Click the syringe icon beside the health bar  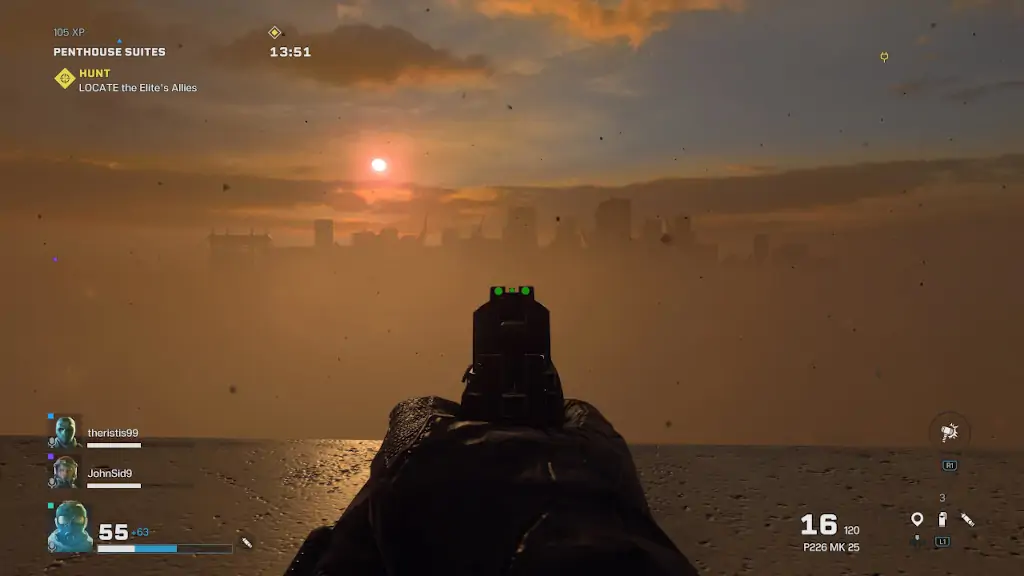[247, 543]
